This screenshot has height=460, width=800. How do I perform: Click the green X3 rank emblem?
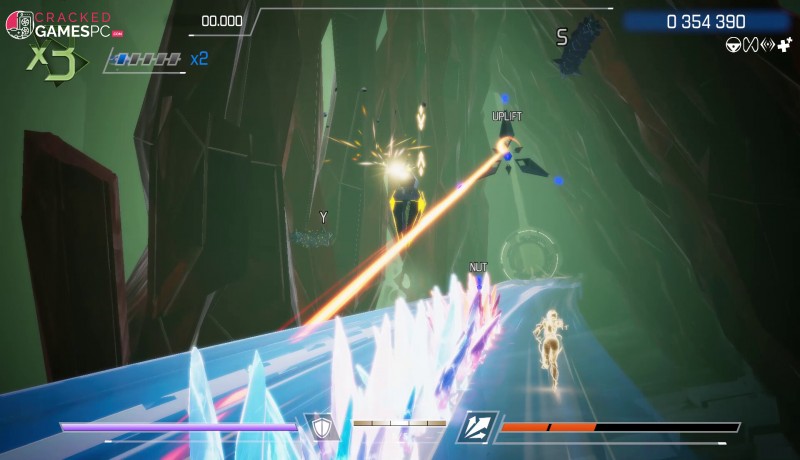point(50,61)
